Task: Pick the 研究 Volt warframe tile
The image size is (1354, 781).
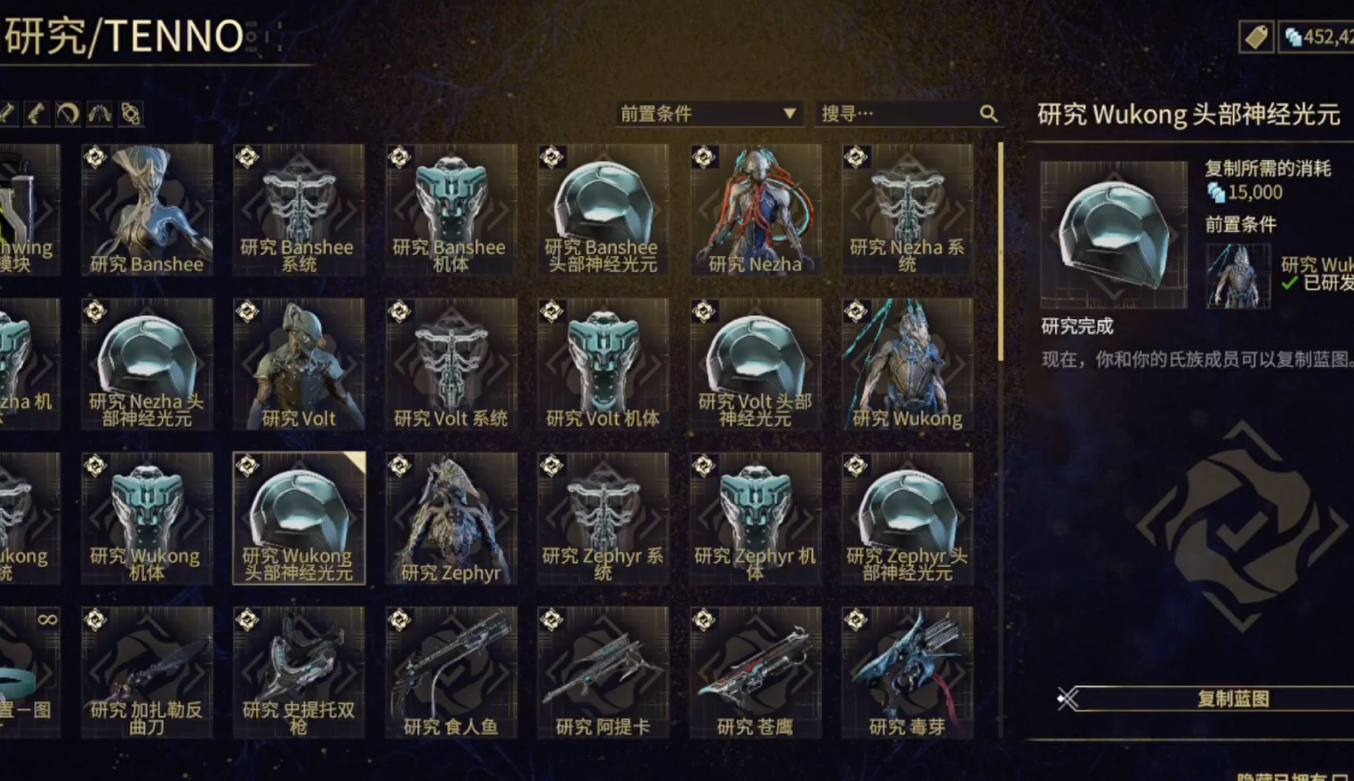Action: click(299, 364)
